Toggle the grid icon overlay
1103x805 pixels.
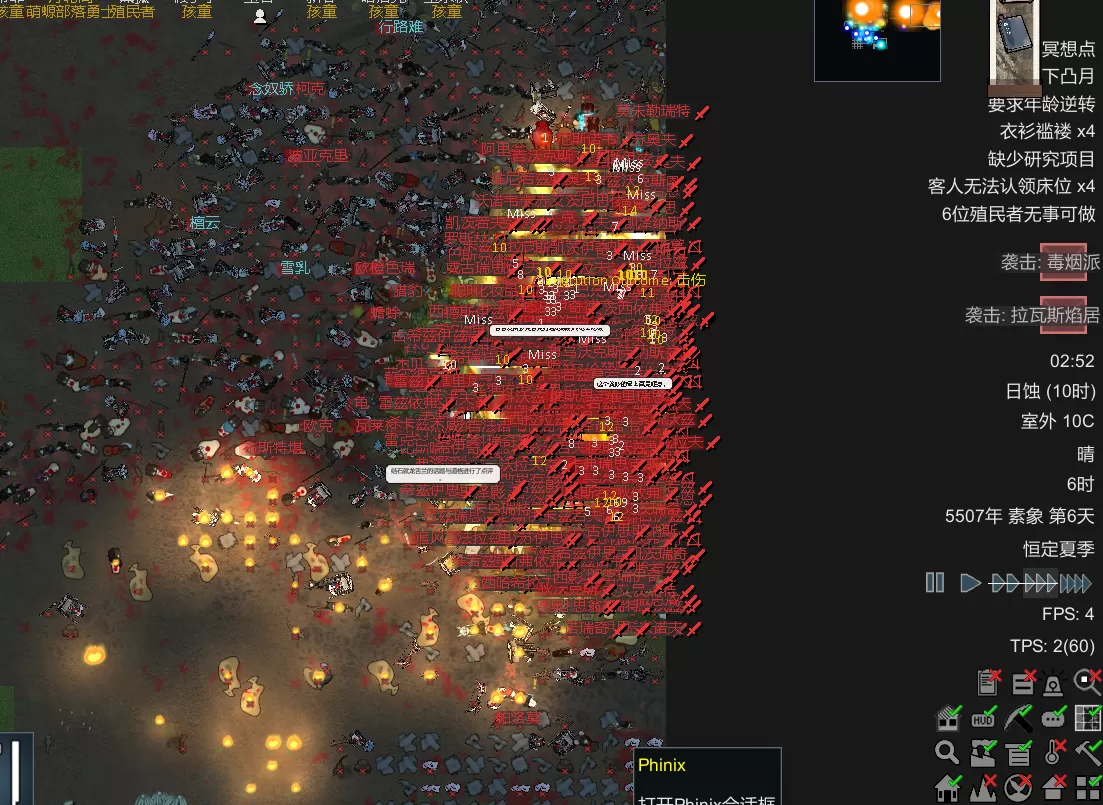point(1087,718)
